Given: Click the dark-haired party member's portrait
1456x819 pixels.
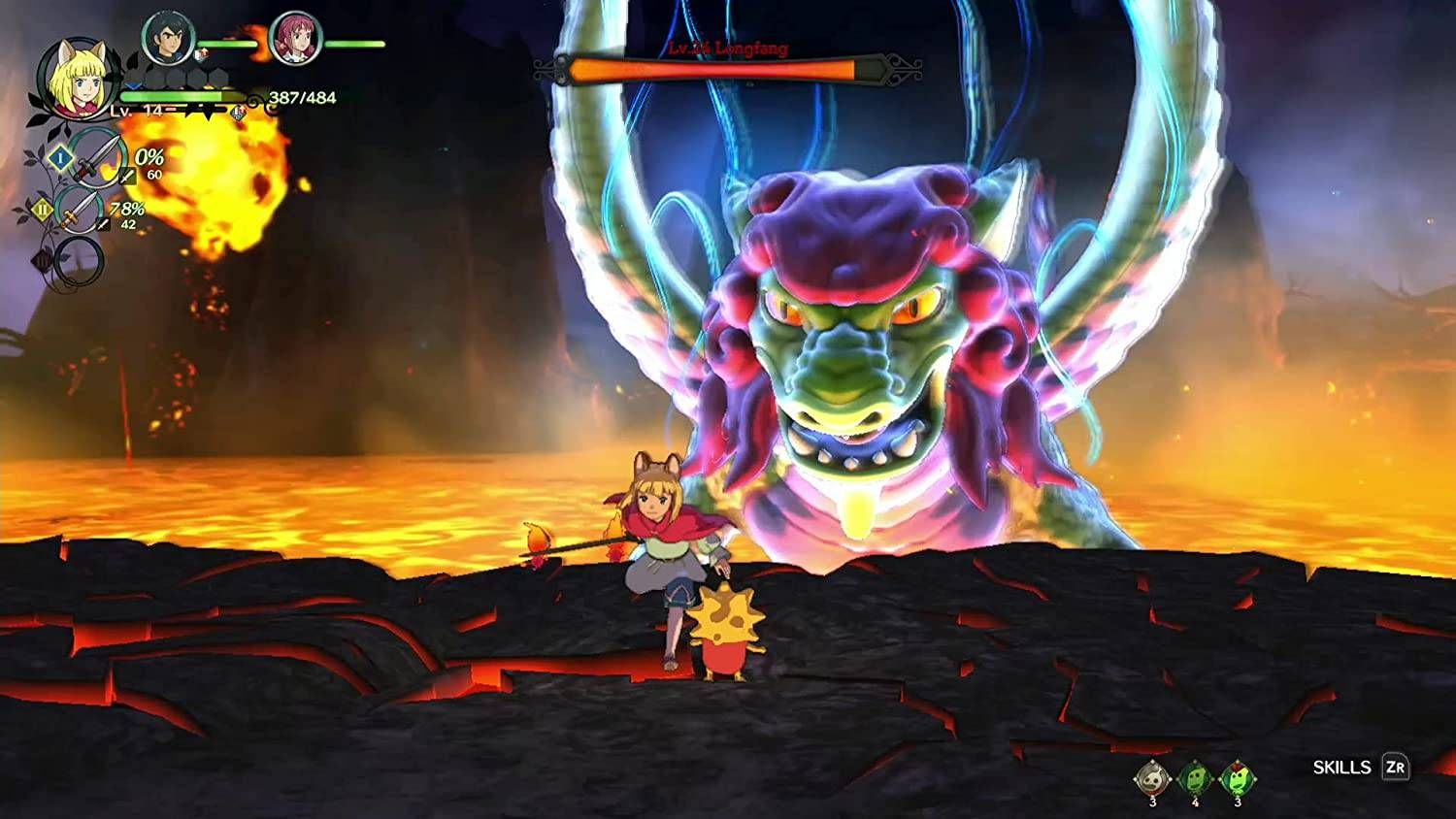Looking at the screenshot, I should [x=166, y=38].
